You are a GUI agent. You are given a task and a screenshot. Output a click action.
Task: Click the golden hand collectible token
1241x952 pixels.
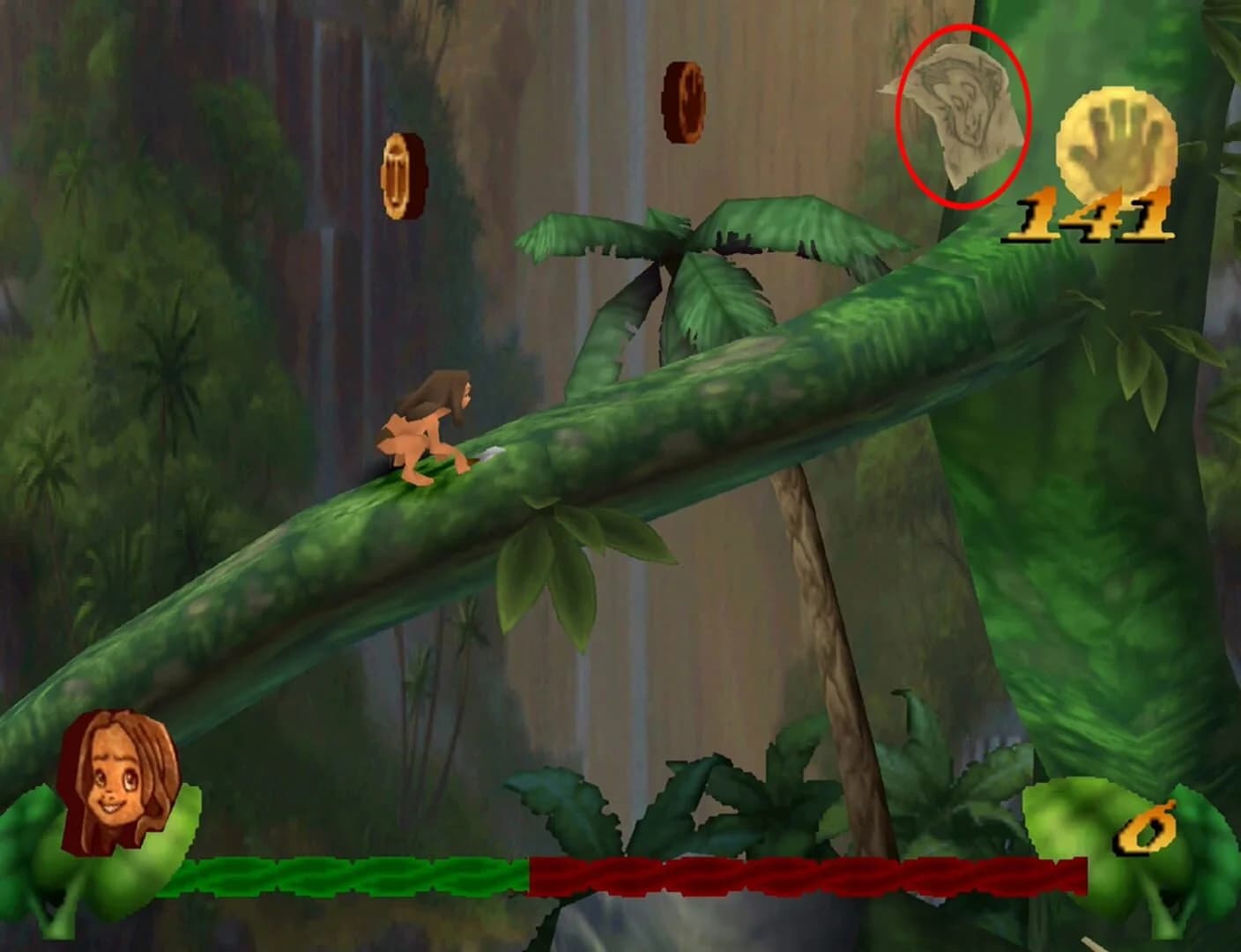coord(1115,141)
